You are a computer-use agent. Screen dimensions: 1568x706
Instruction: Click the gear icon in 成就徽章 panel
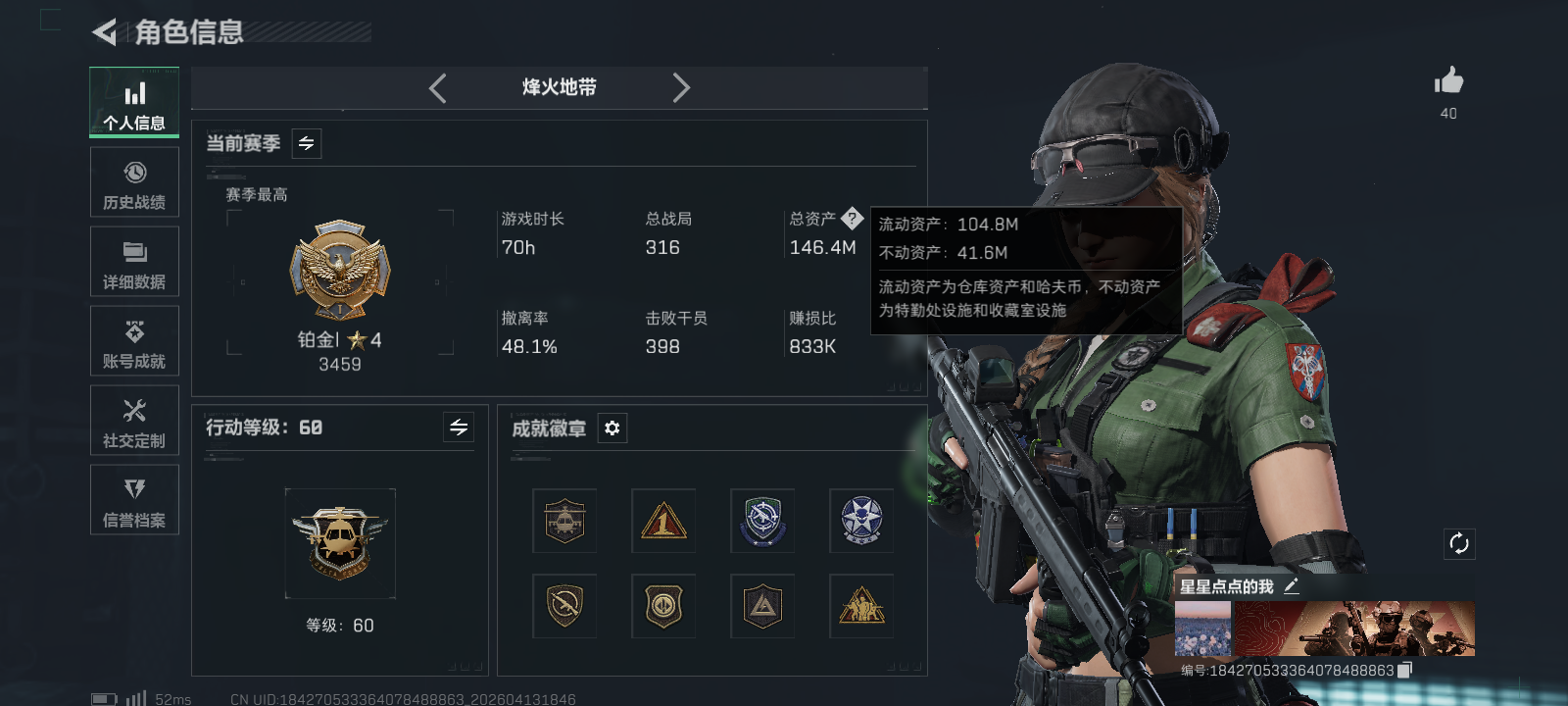point(612,429)
